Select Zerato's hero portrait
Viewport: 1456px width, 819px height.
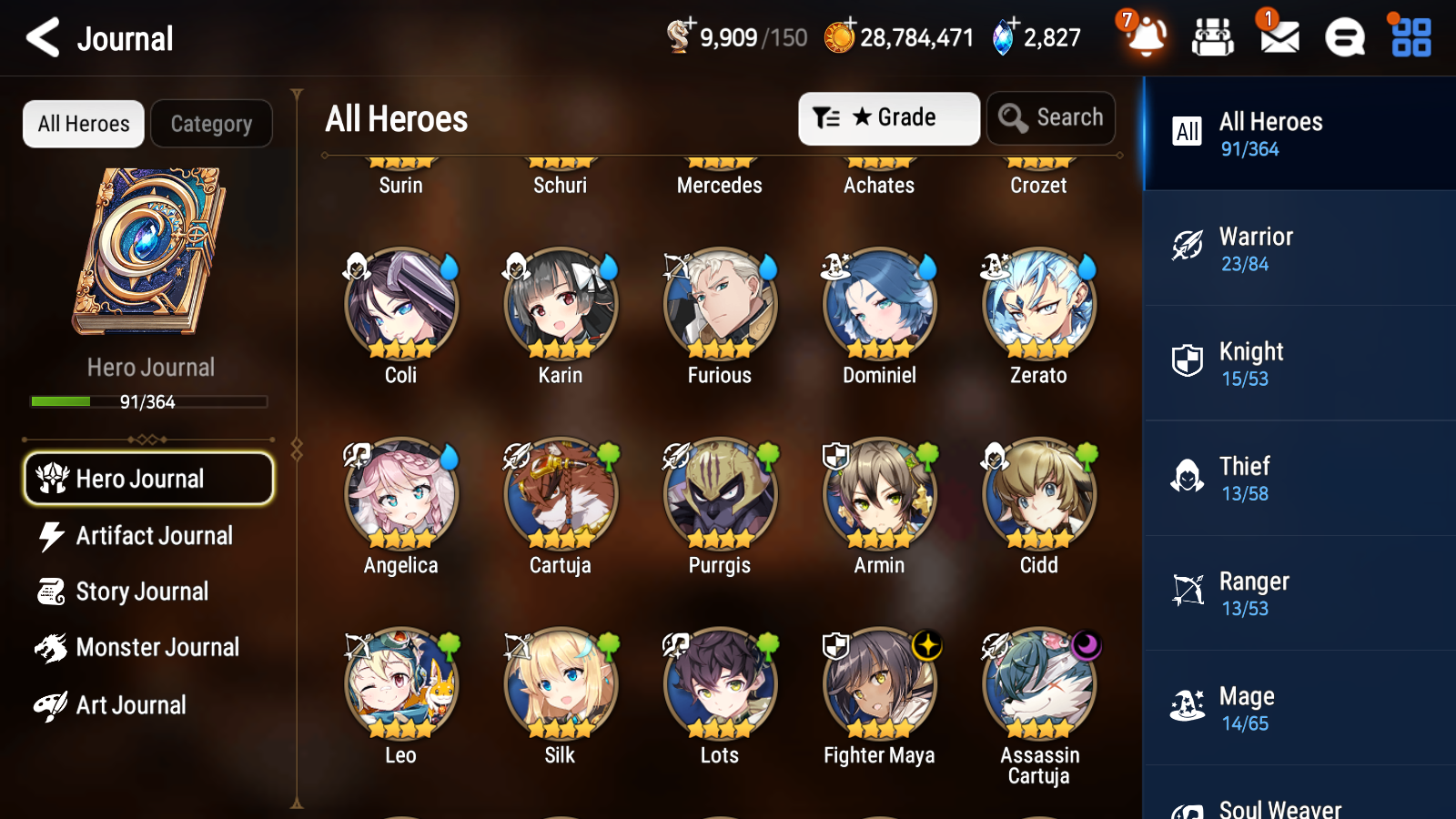point(1038,305)
